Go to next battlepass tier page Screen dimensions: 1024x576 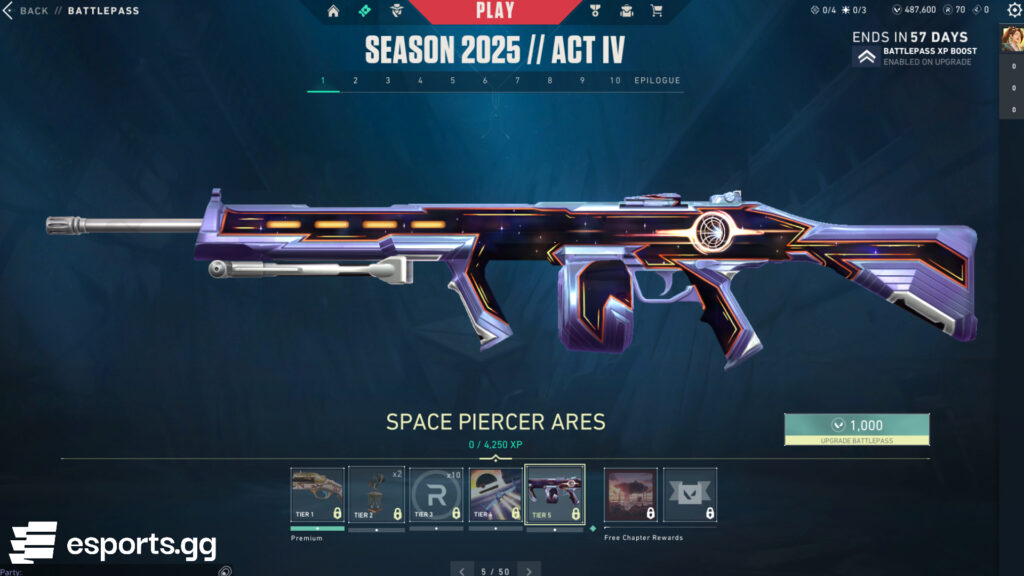(x=529, y=570)
